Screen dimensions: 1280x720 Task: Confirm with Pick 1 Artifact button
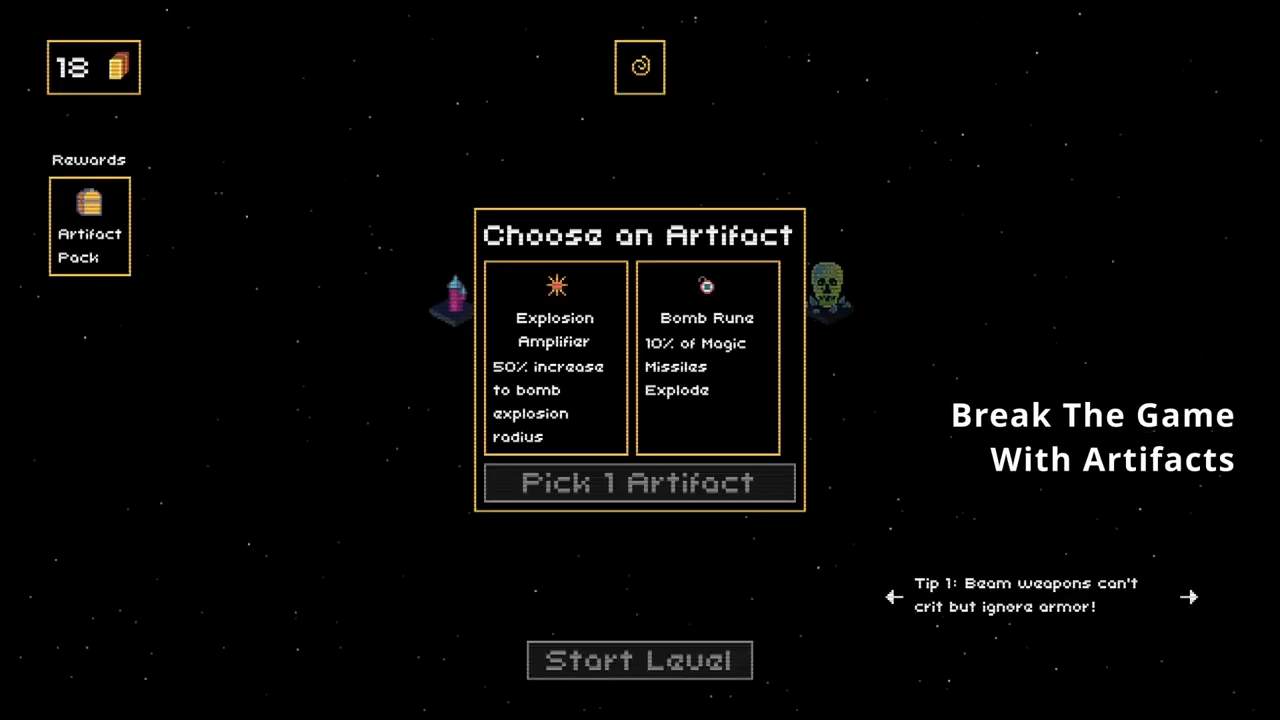point(639,483)
